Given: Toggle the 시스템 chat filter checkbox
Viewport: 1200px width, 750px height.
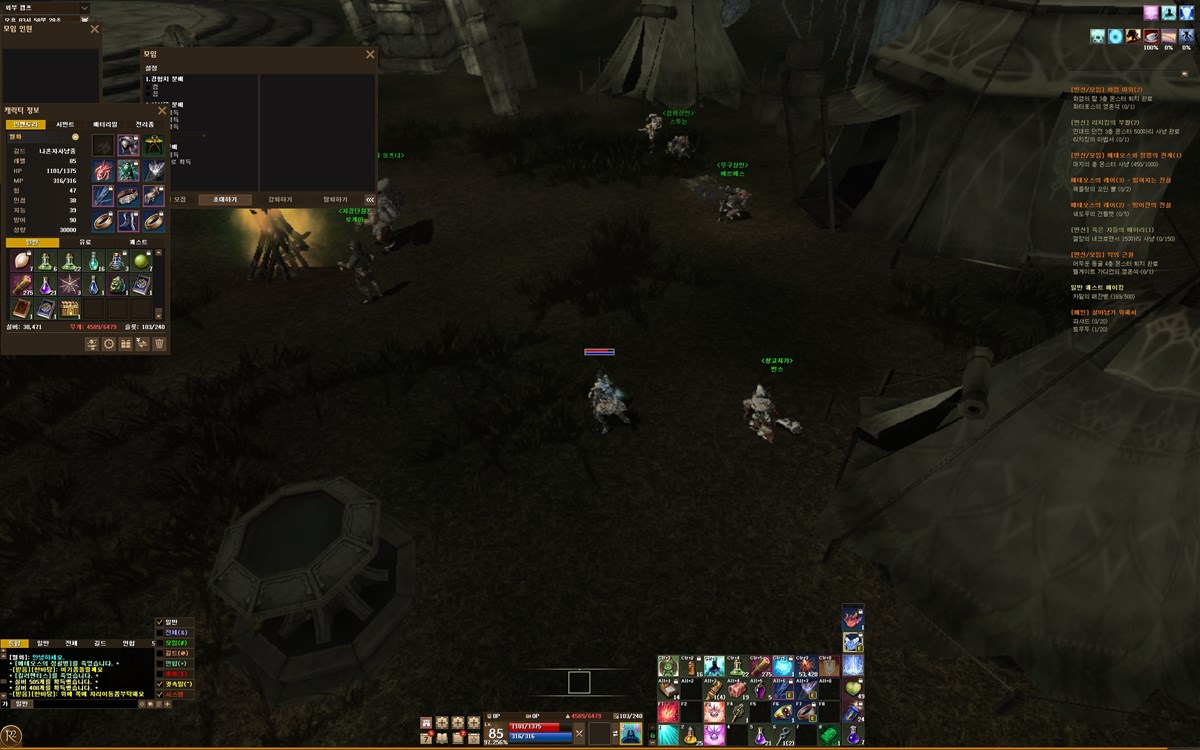Looking at the screenshot, I should (160, 694).
